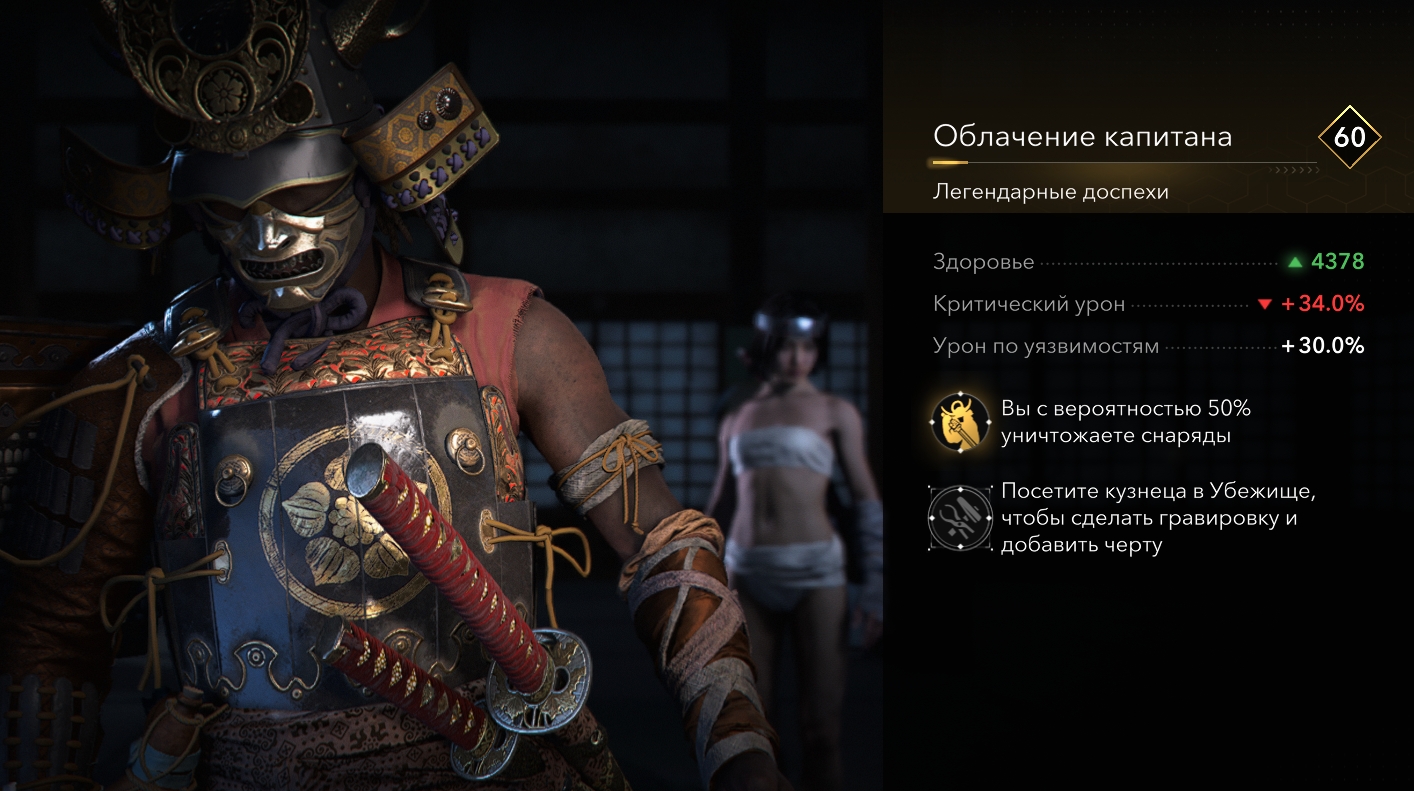Click the blacksmith engraving slot icon

(957, 518)
